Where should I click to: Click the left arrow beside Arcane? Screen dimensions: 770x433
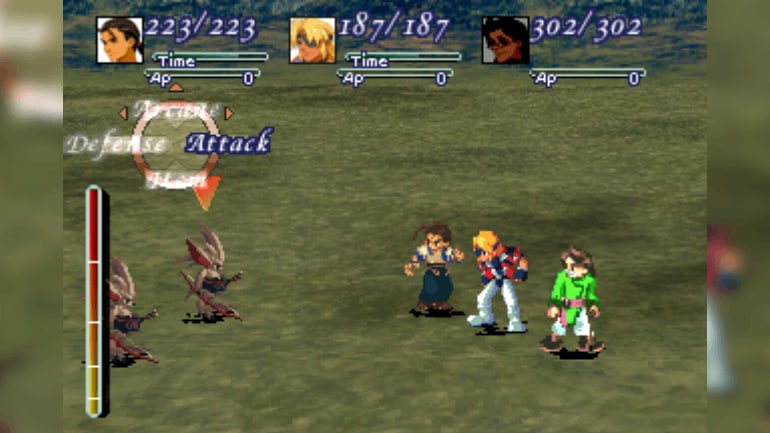click(124, 113)
